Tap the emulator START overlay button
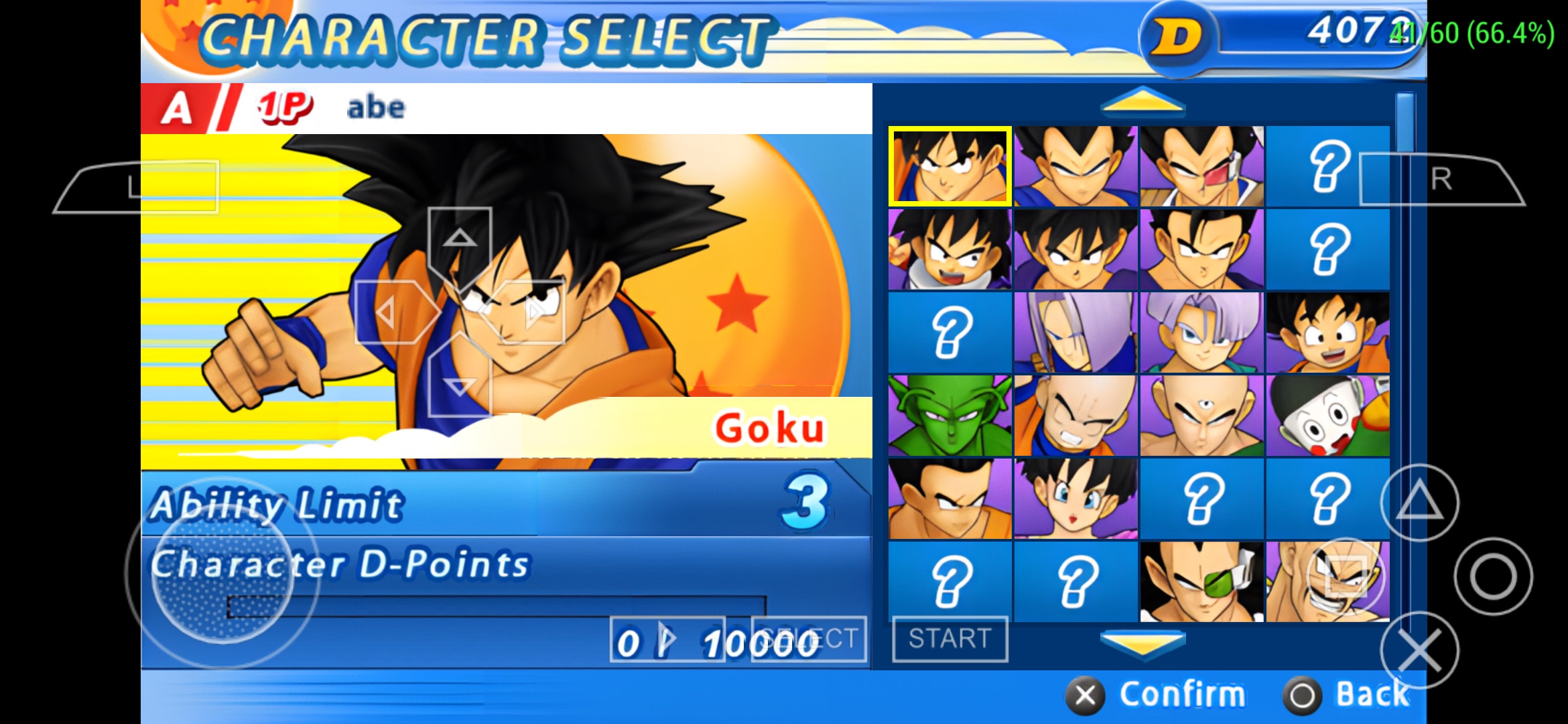Viewport: 1568px width, 724px height. coord(950,639)
